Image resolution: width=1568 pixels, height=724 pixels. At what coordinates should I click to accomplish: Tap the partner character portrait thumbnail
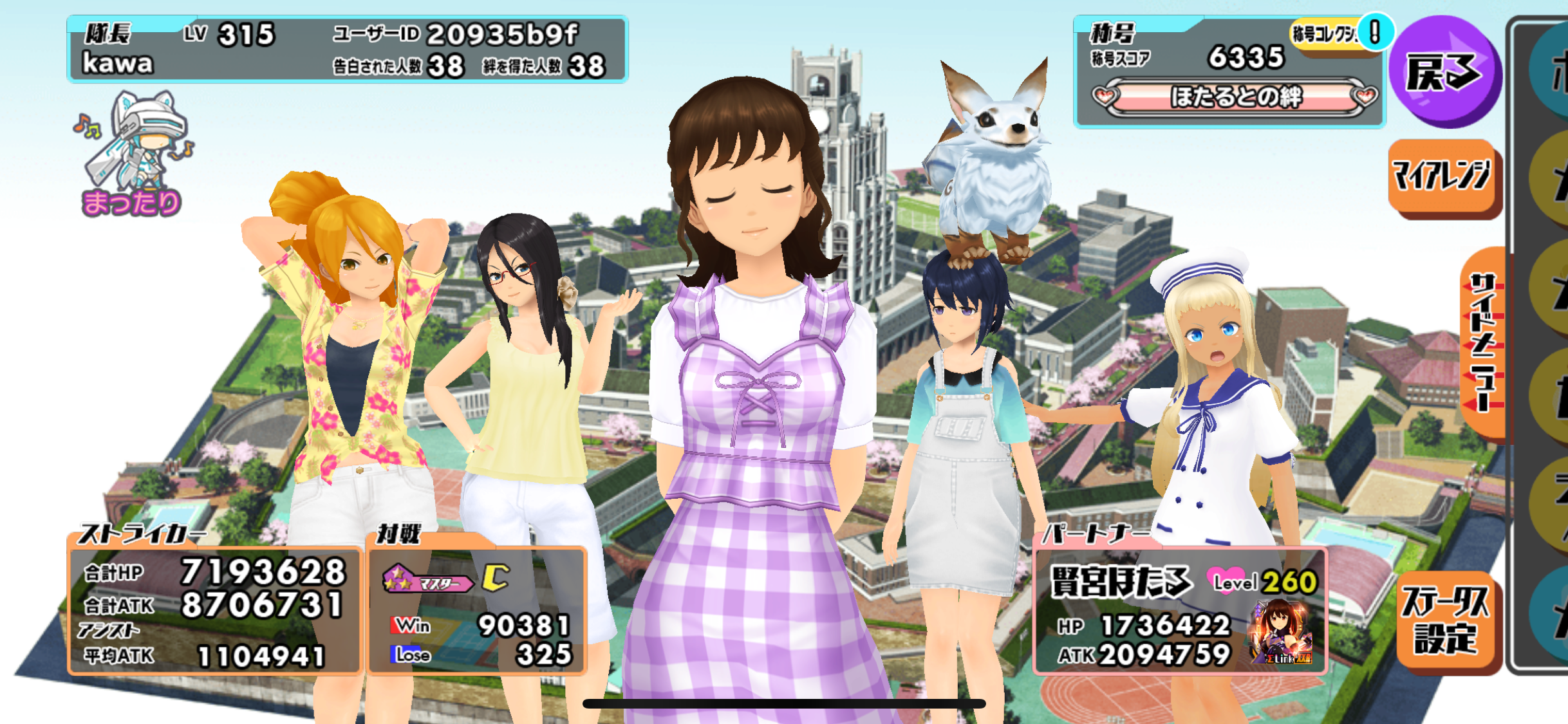click(x=1281, y=632)
